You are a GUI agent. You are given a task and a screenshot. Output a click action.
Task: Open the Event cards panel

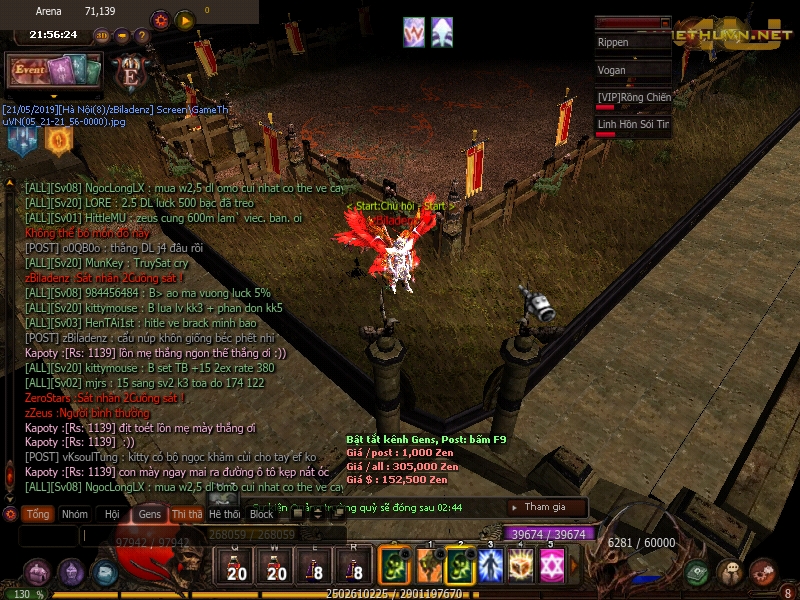54,70
